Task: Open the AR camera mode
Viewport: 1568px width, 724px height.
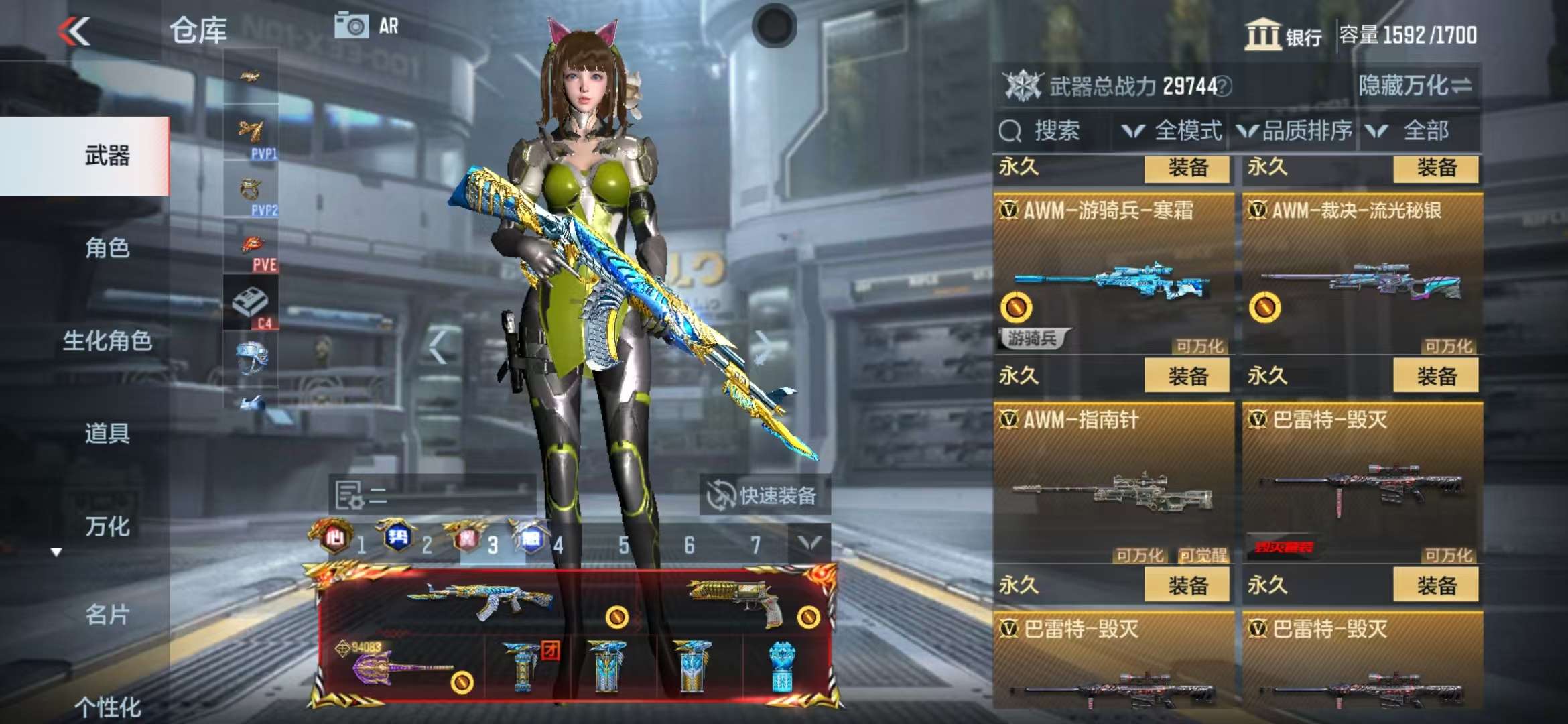Action: (366, 27)
